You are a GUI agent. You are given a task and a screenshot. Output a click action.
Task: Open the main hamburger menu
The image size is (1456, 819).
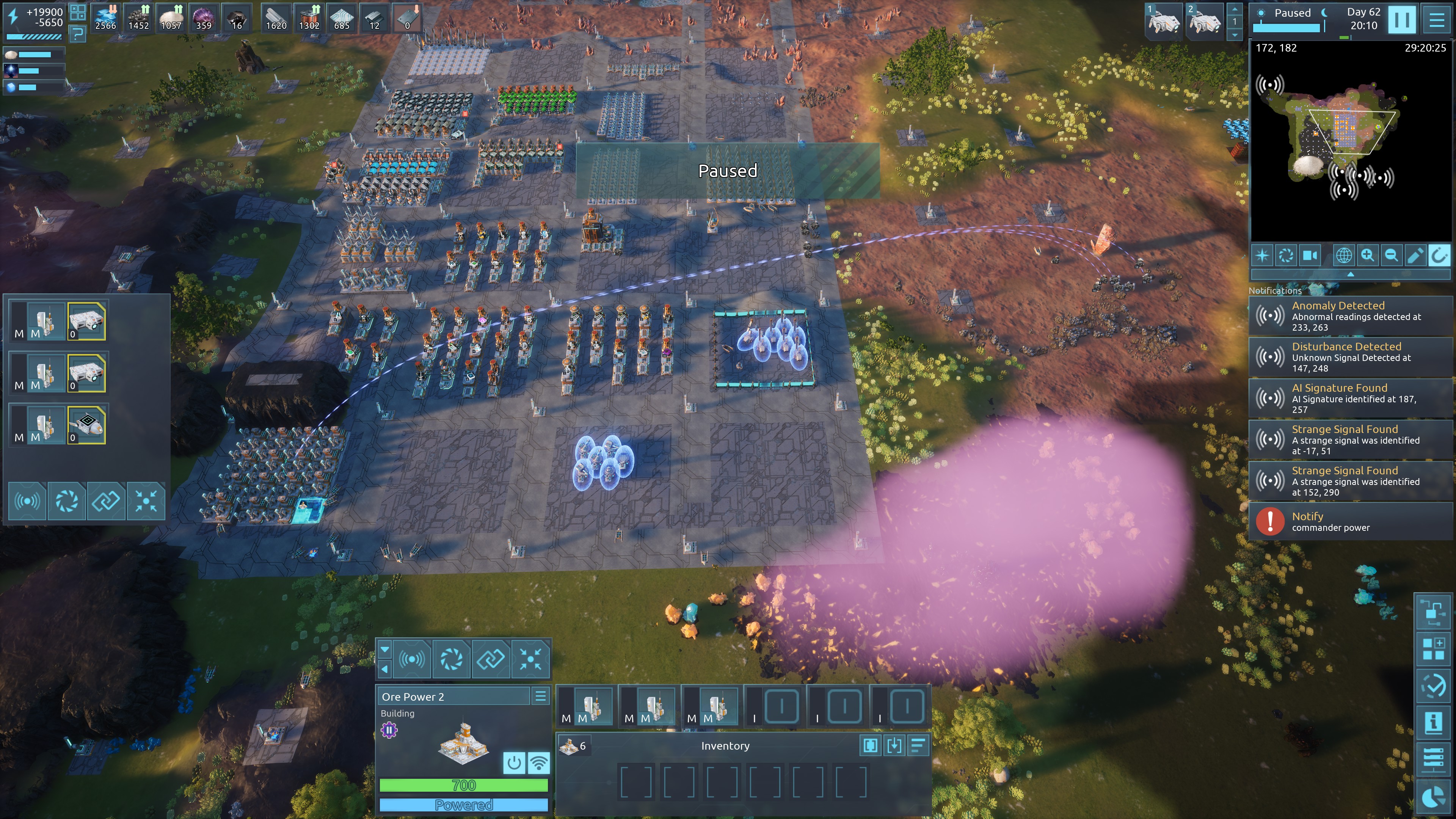click(1437, 20)
